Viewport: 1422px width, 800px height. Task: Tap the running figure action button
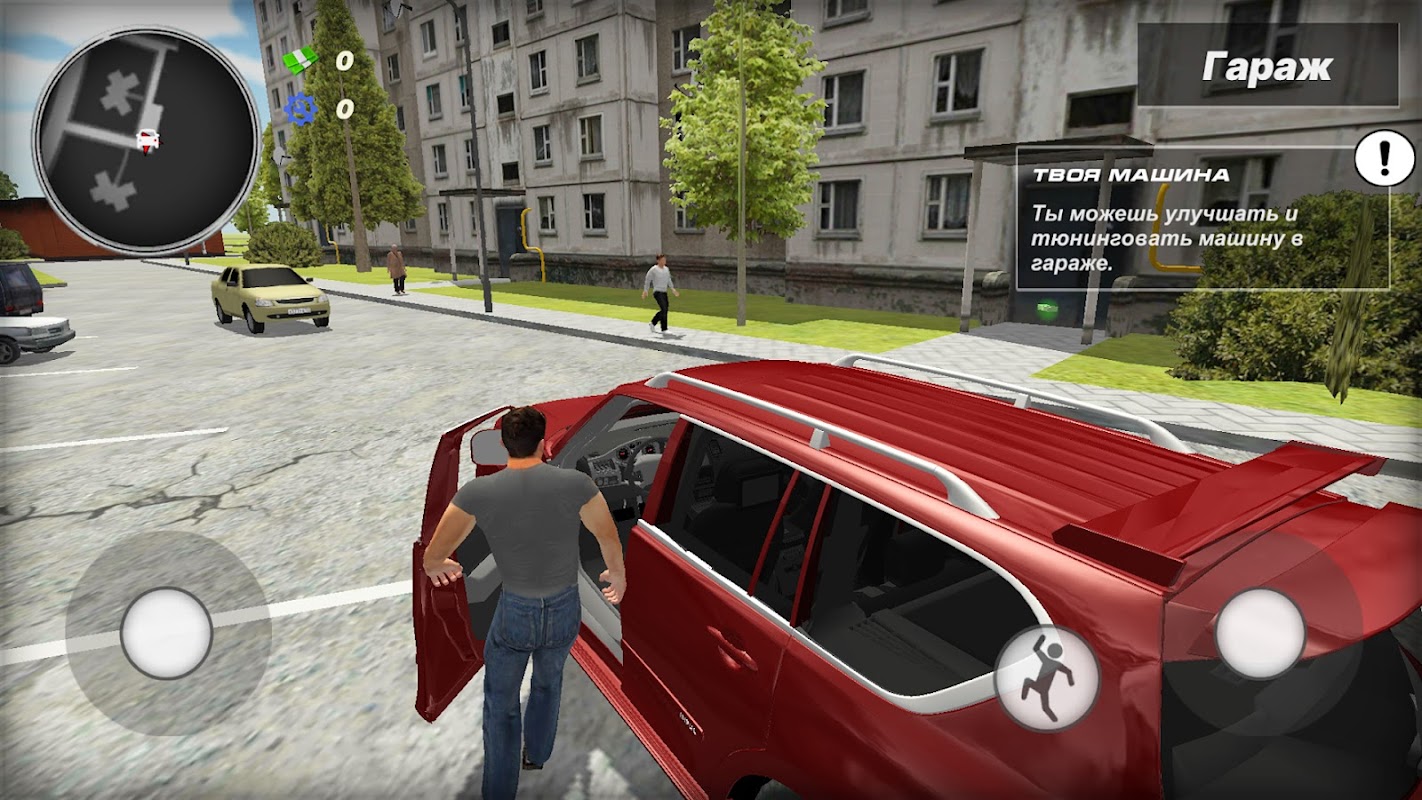[1047, 677]
